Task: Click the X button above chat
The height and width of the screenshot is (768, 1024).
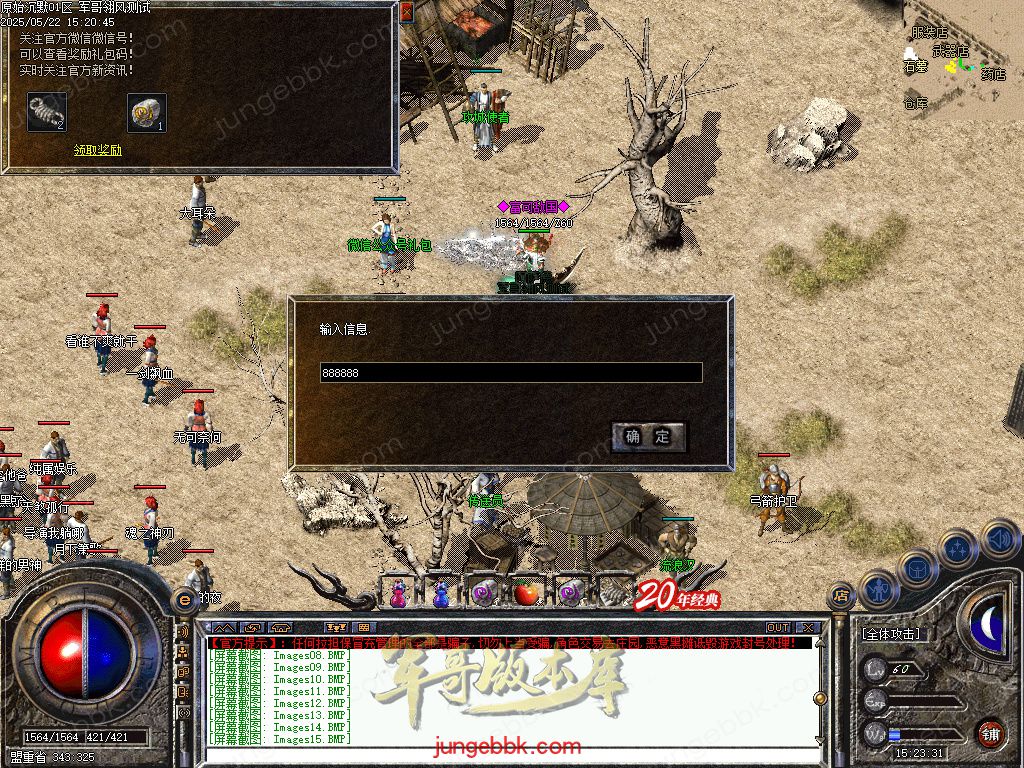Action: click(x=808, y=628)
